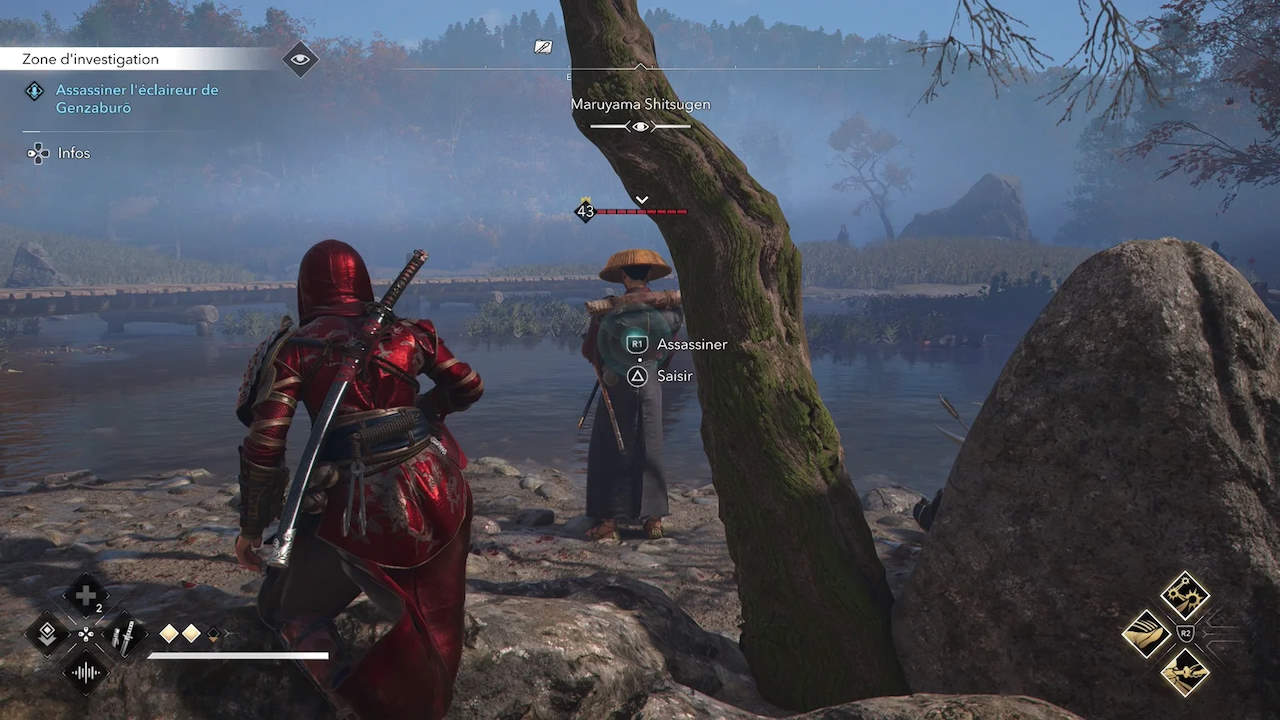Activate the sound wave whistle icon

click(x=86, y=672)
